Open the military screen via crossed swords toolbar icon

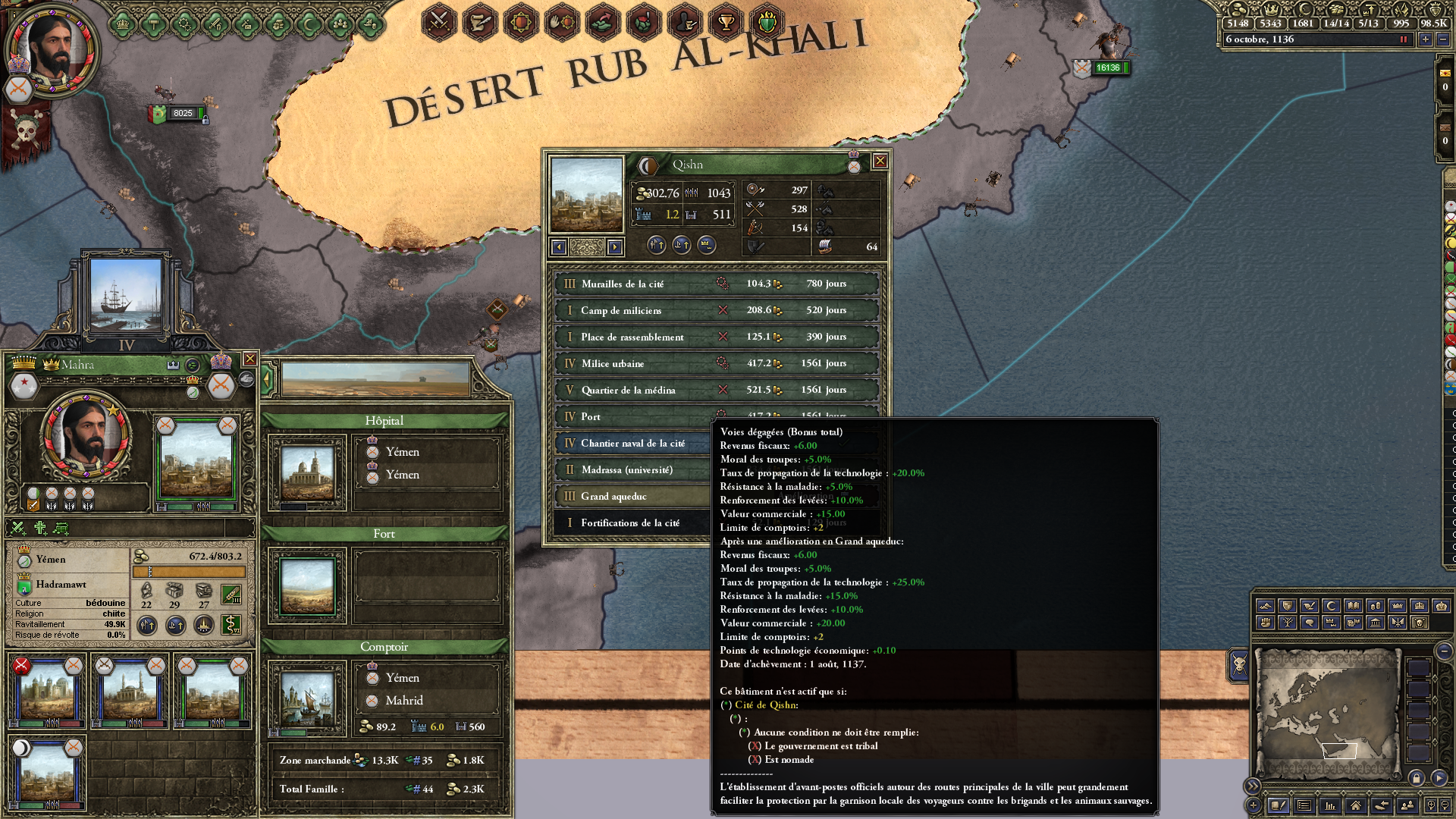pyautogui.click(x=438, y=20)
